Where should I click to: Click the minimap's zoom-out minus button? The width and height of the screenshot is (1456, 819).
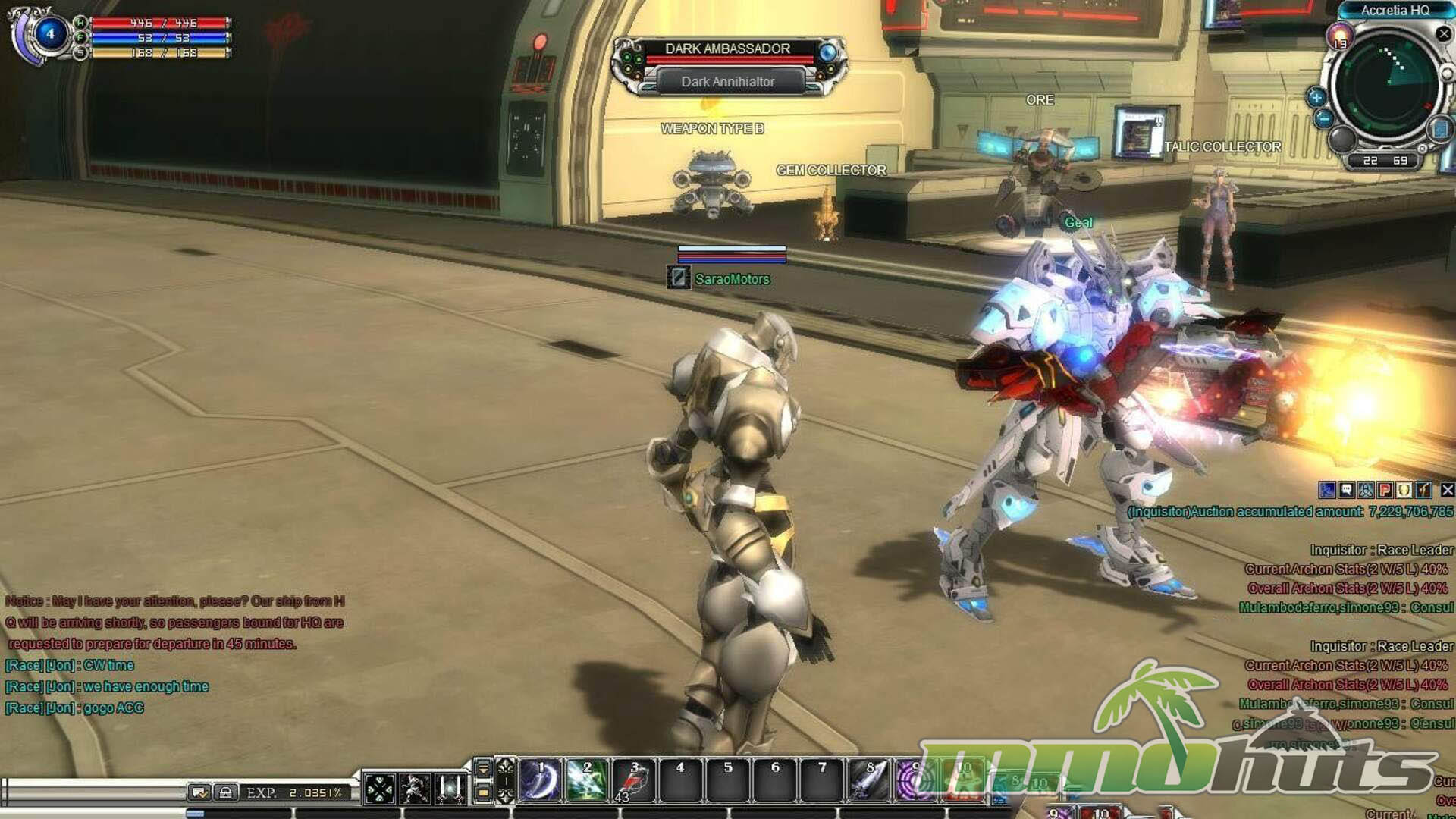click(x=1324, y=118)
